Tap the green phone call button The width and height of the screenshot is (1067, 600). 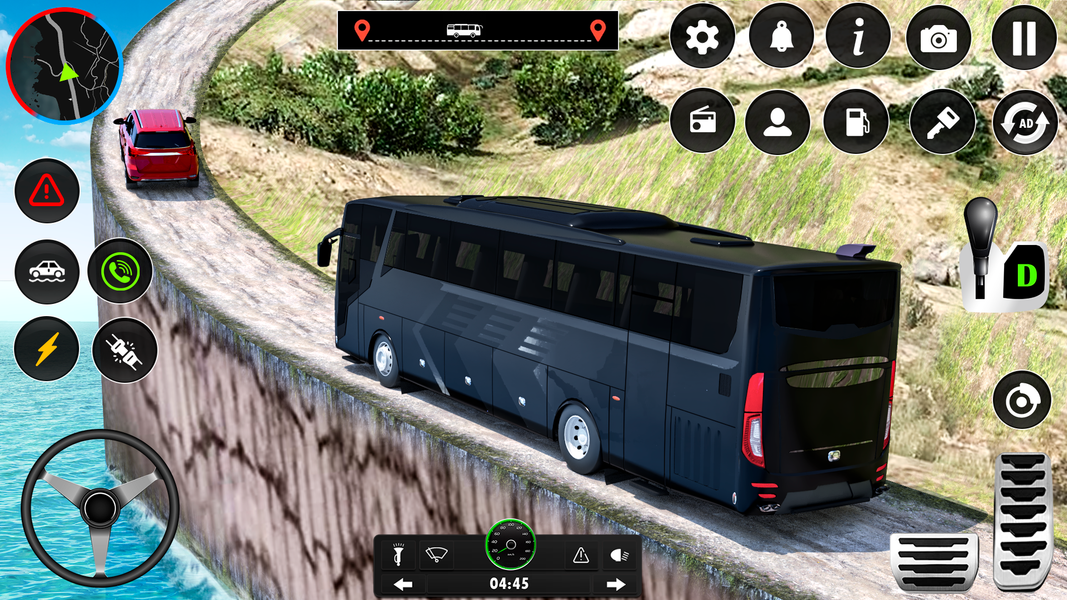point(120,271)
